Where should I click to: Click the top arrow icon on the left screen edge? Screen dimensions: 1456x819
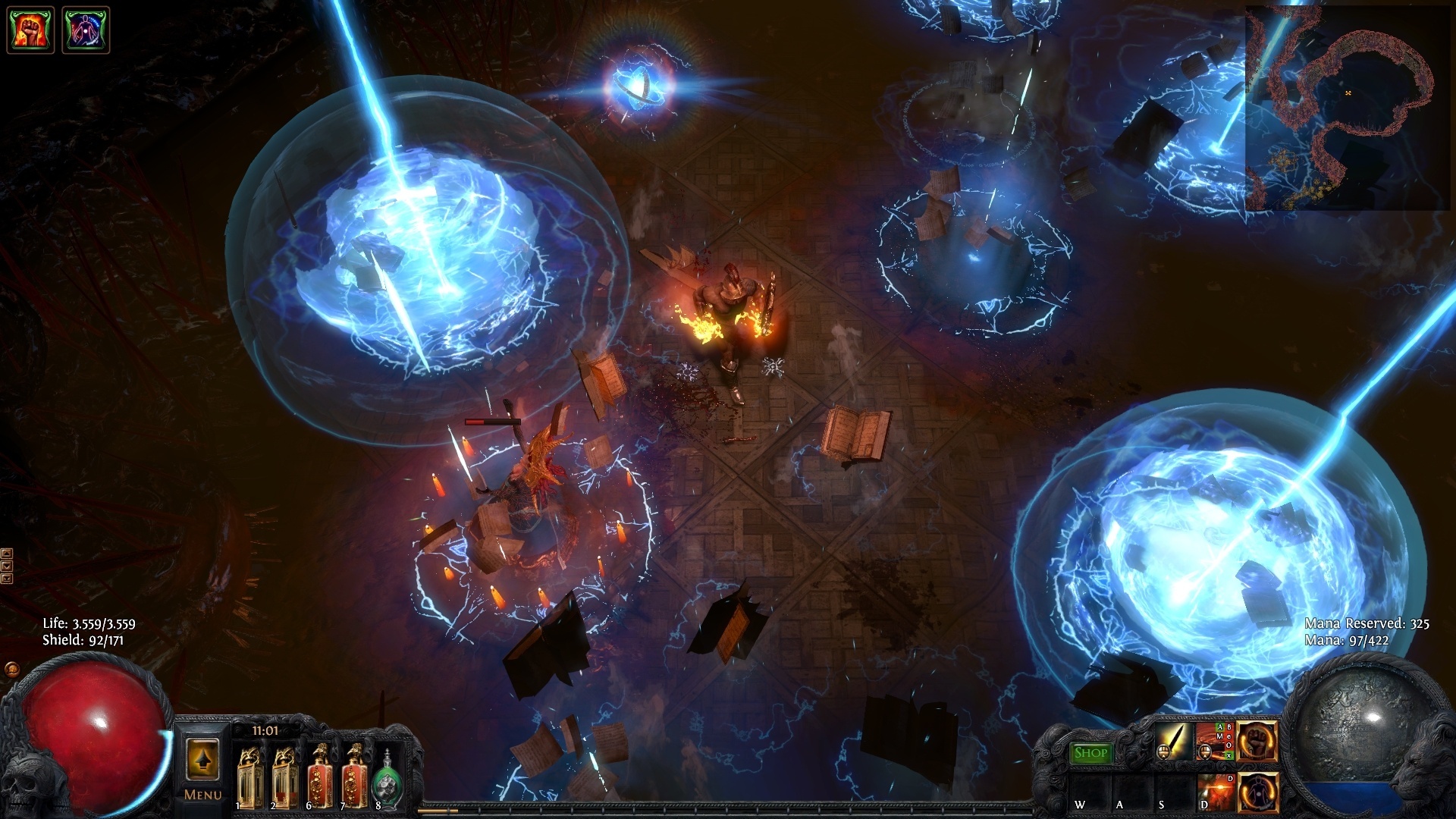coord(6,554)
